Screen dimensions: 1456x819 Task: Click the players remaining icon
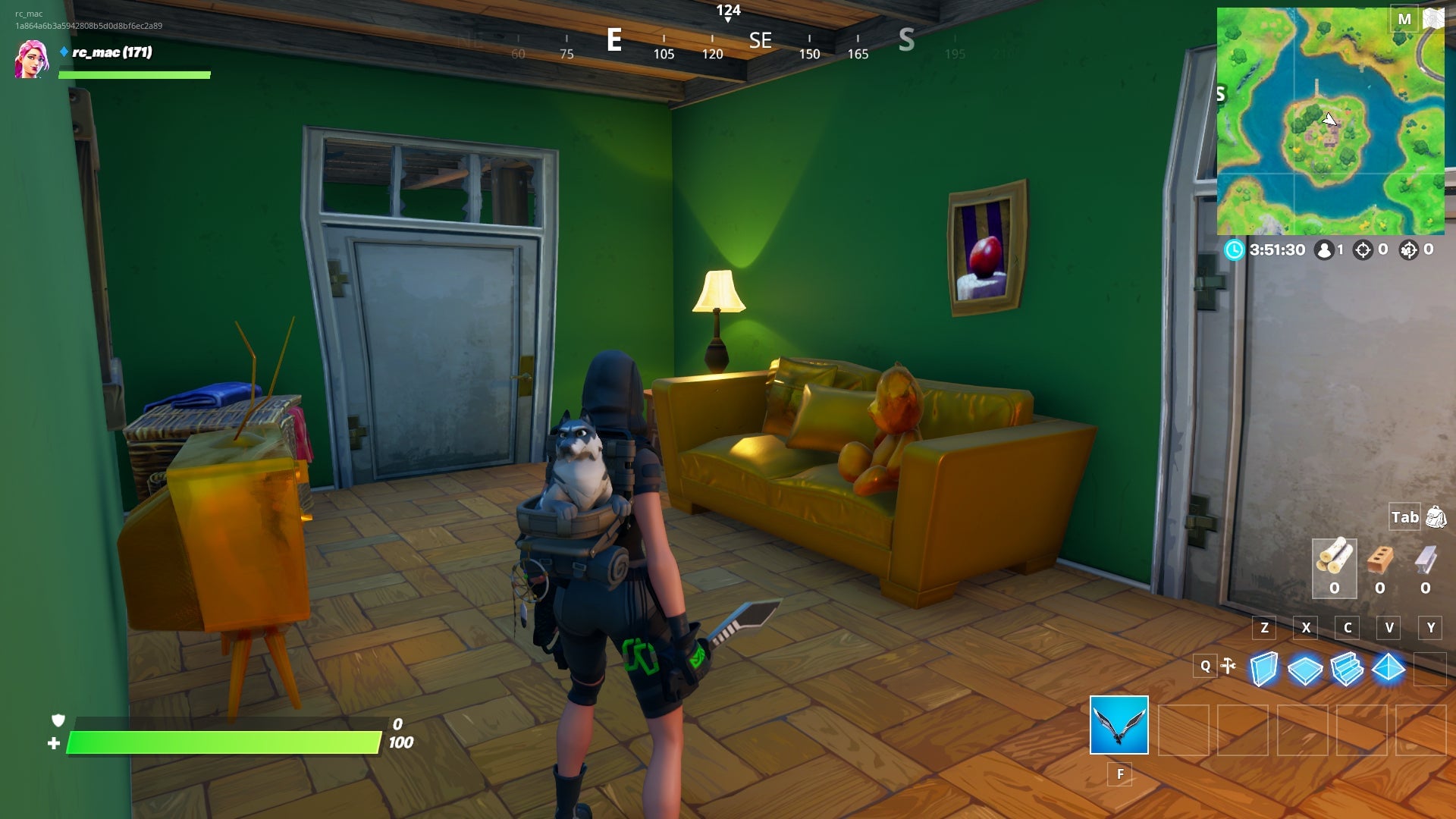tap(1324, 249)
